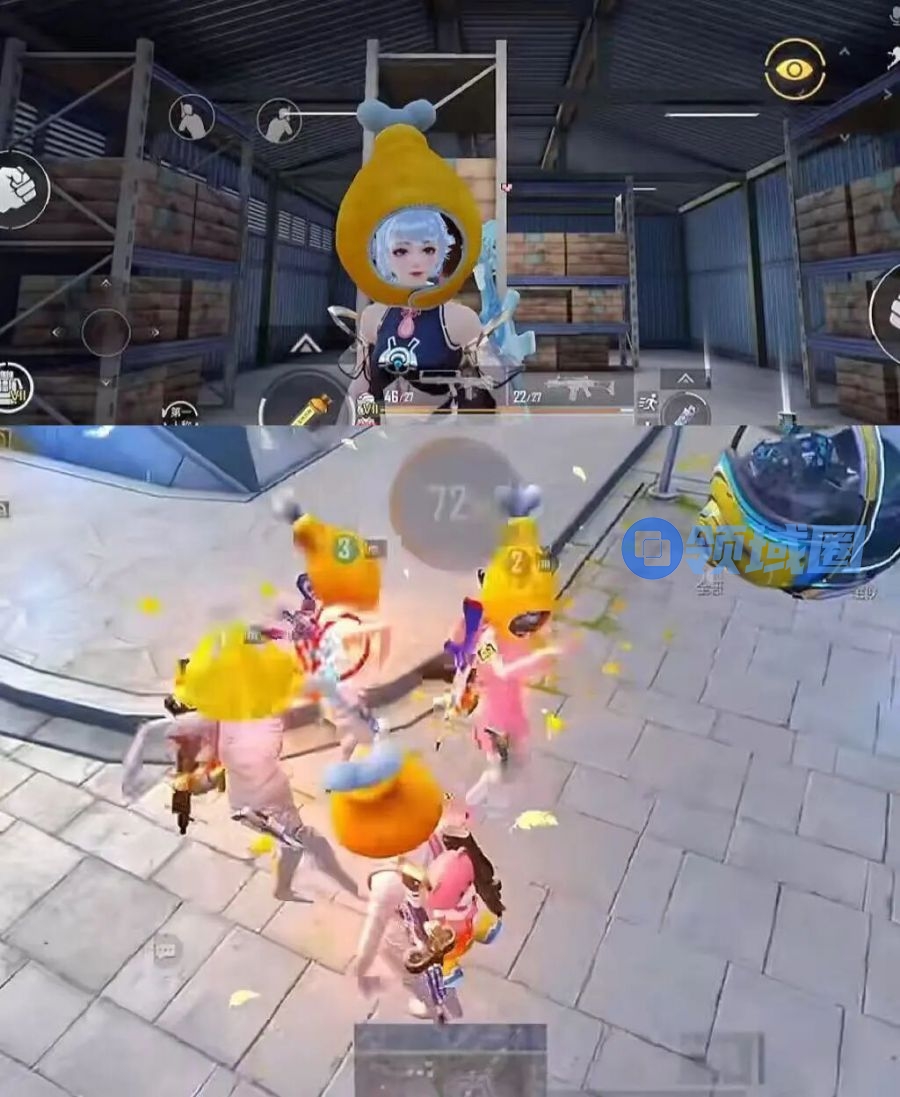
Task: Toggle the running man sprint icon
Action: click(646, 402)
